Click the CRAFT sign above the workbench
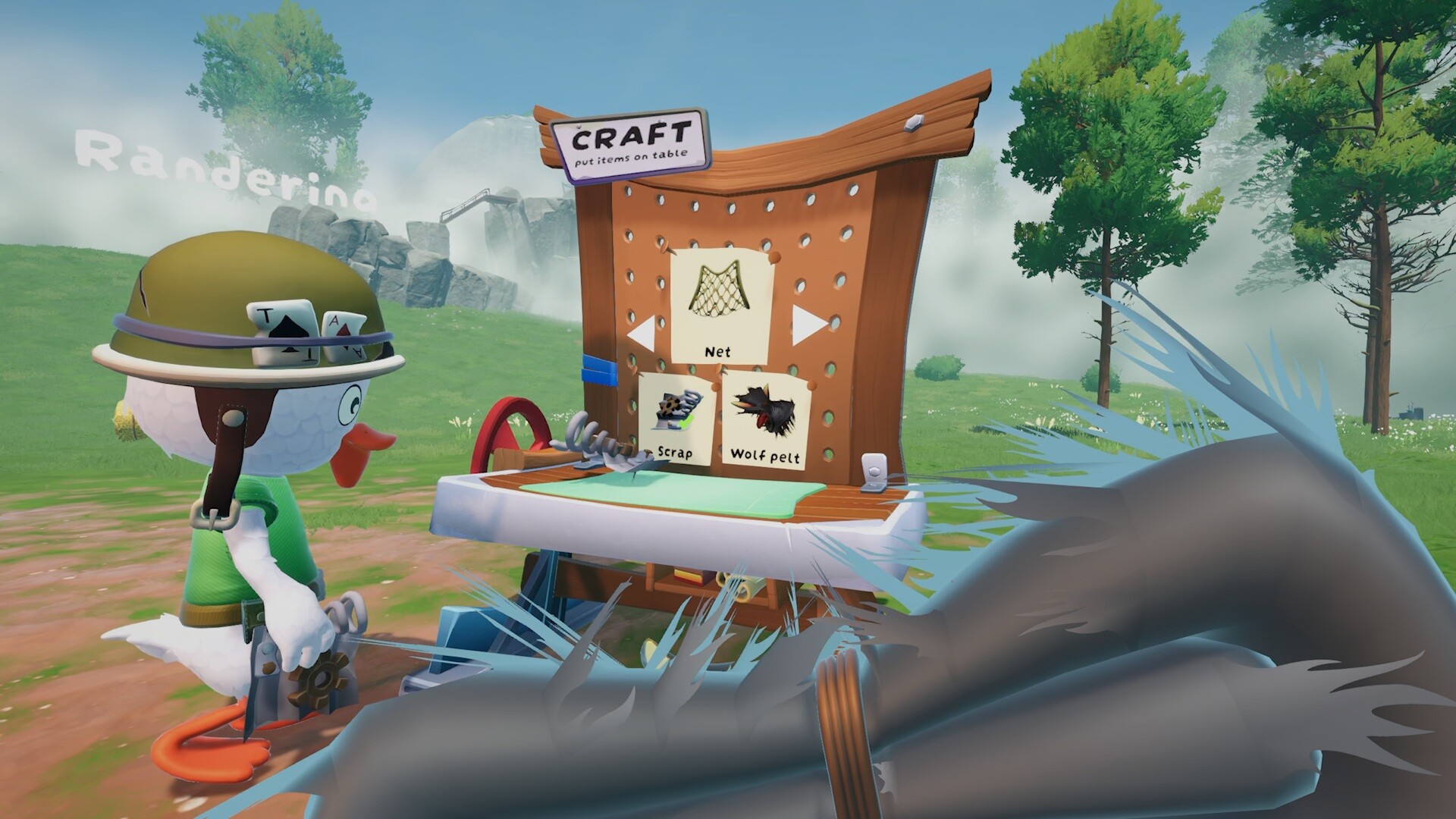Screen dimensions: 1456x819 click(x=632, y=143)
